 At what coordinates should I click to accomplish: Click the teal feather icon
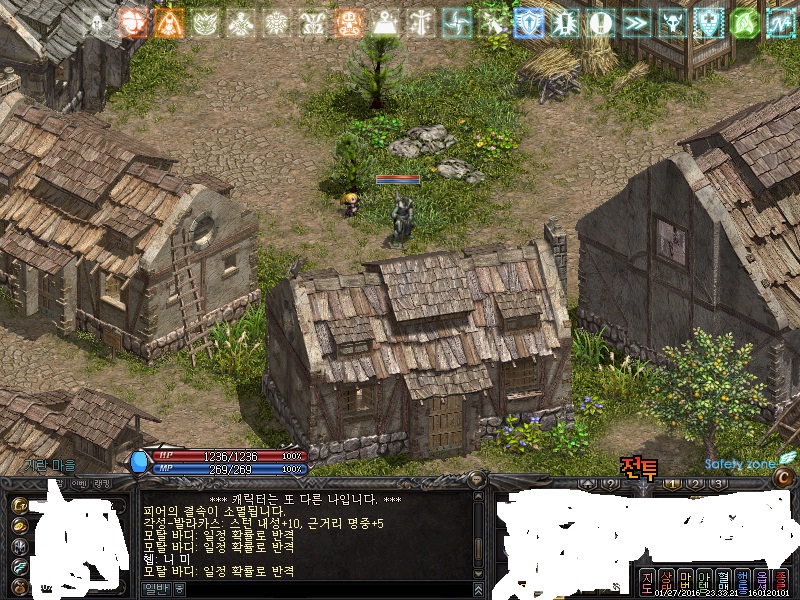(x=19, y=567)
